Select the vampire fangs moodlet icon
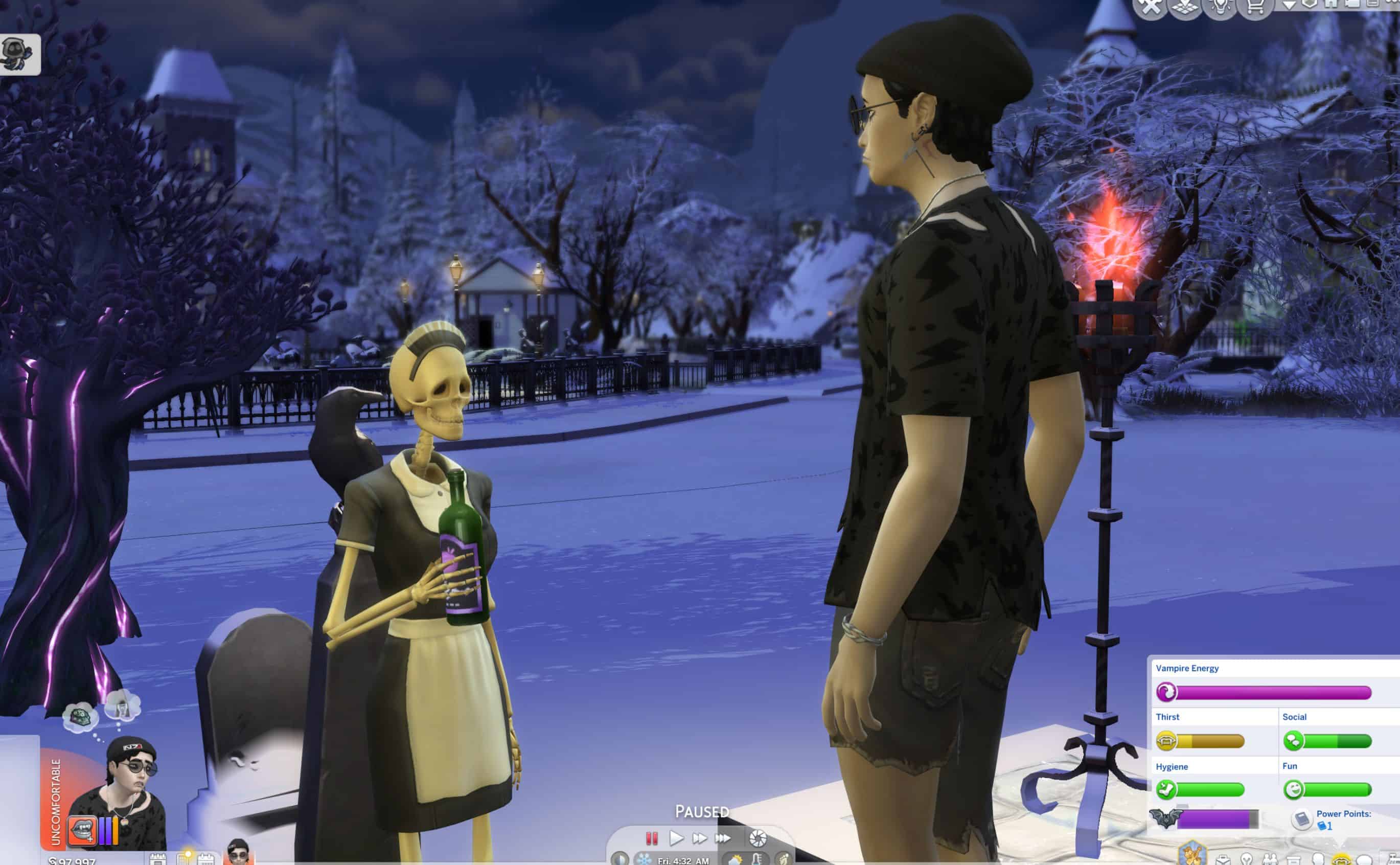This screenshot has height=865, width=1400. (82, 830)
